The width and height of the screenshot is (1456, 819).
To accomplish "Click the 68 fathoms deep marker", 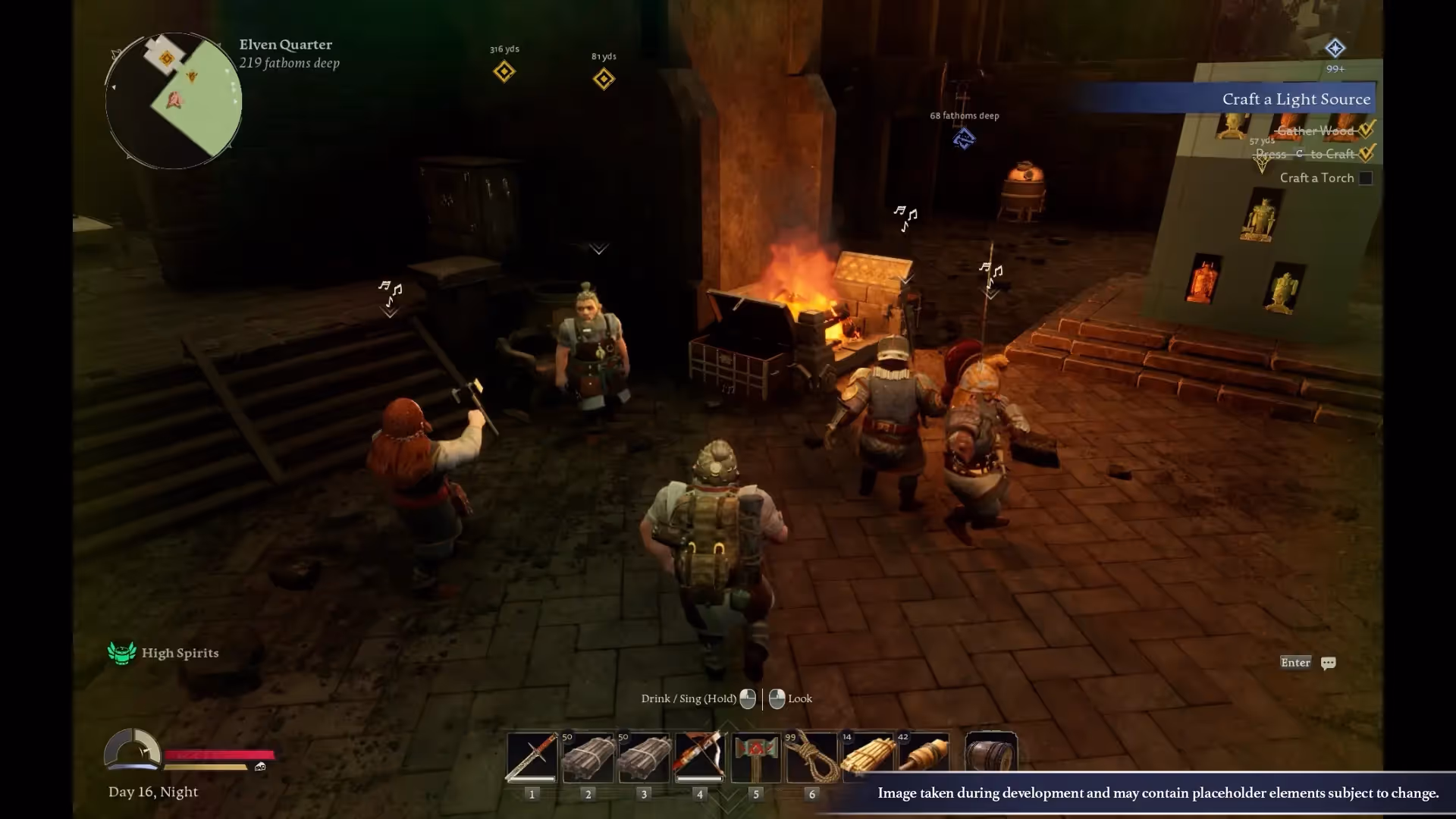I will pyautogui.click(x=964, y=139).
